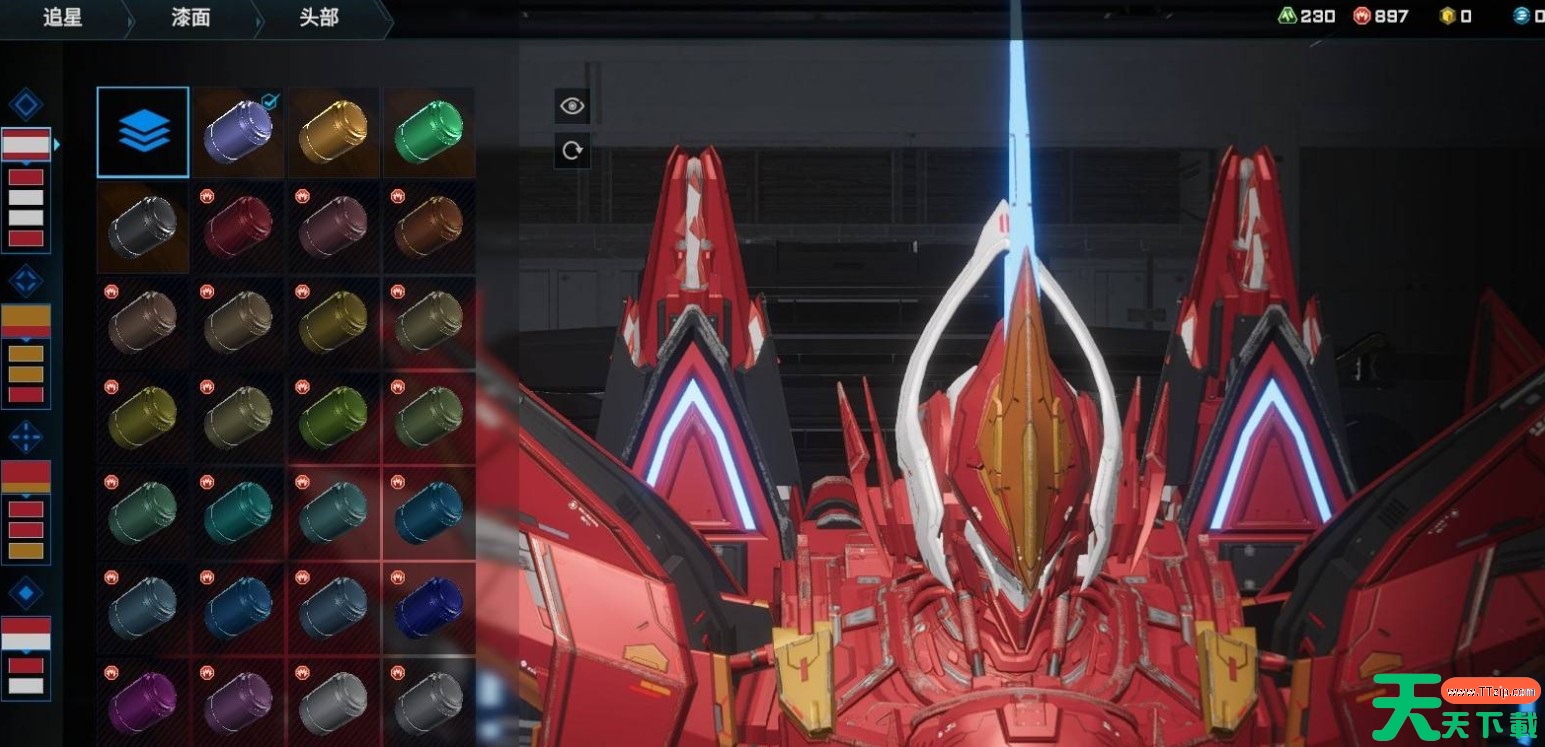The width and height of the screenshot is (1545, 747).
Task: Open the 漆面 paint section
Action: tap(191, 18)
